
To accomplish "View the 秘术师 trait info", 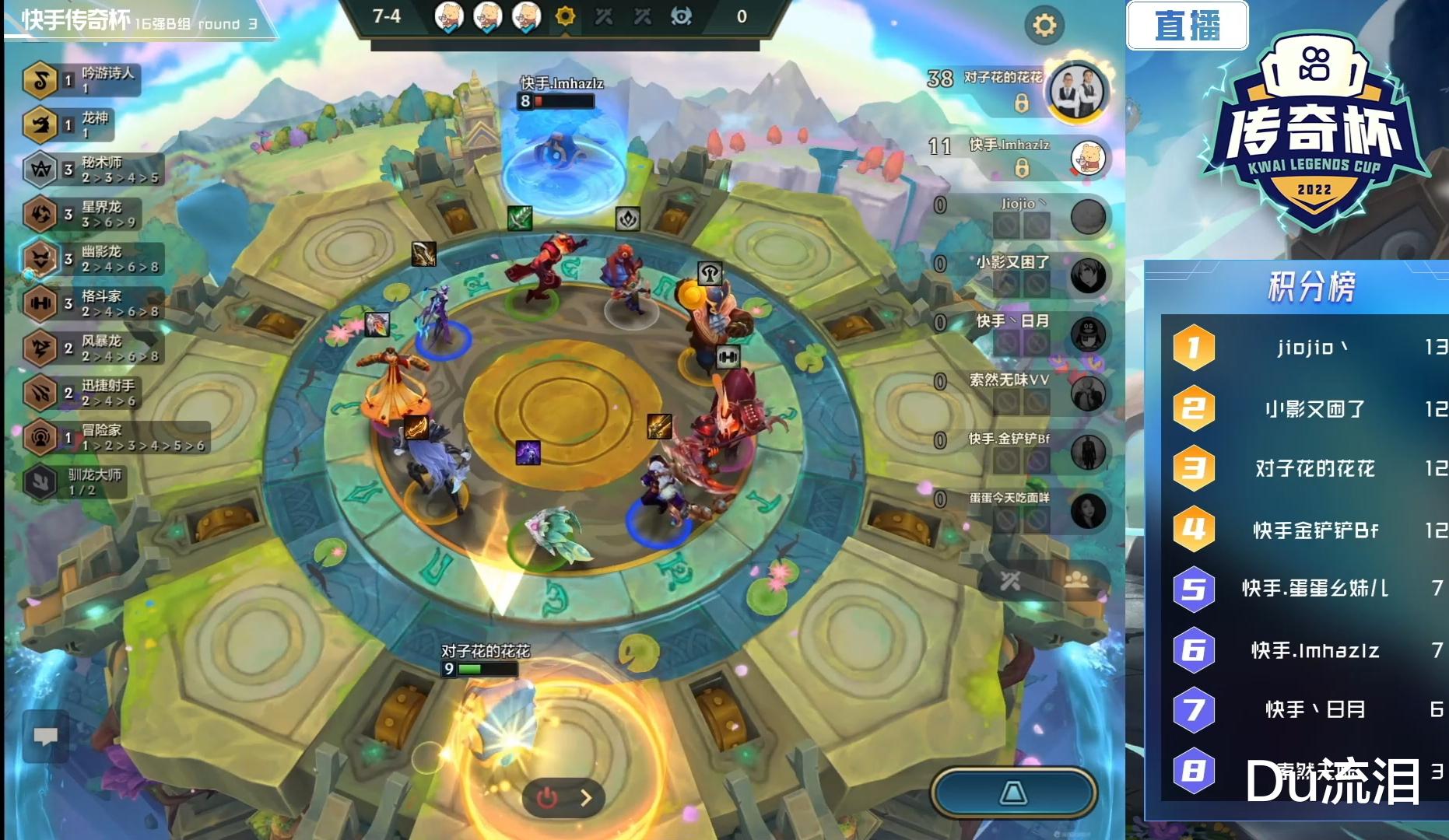I will [92, 170].
